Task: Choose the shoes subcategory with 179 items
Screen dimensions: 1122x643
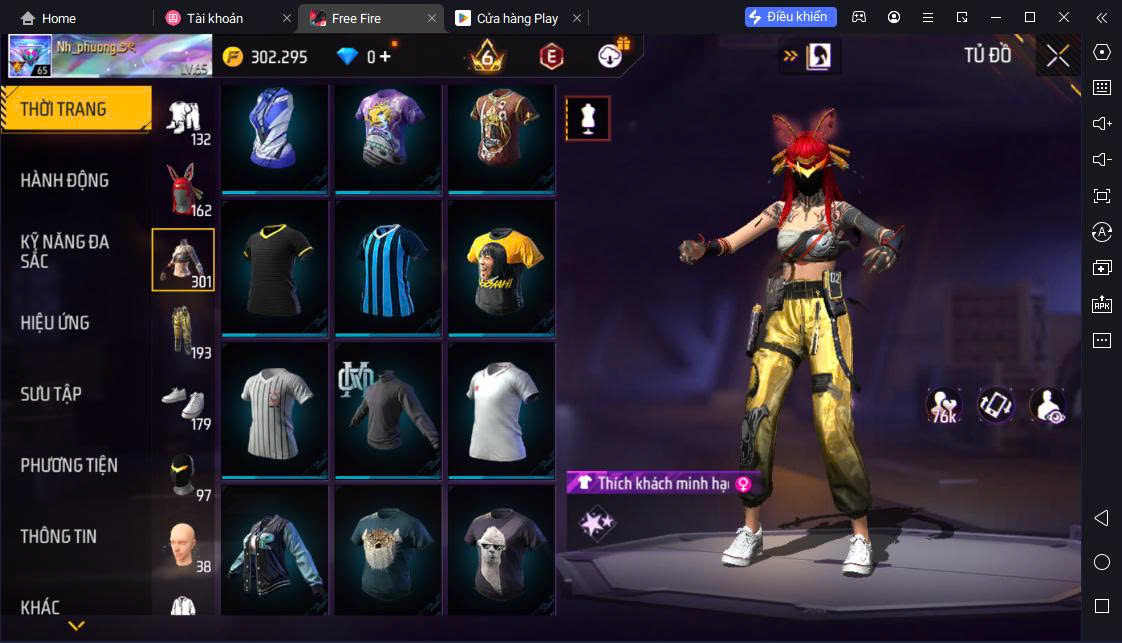Action: point(183,402)
